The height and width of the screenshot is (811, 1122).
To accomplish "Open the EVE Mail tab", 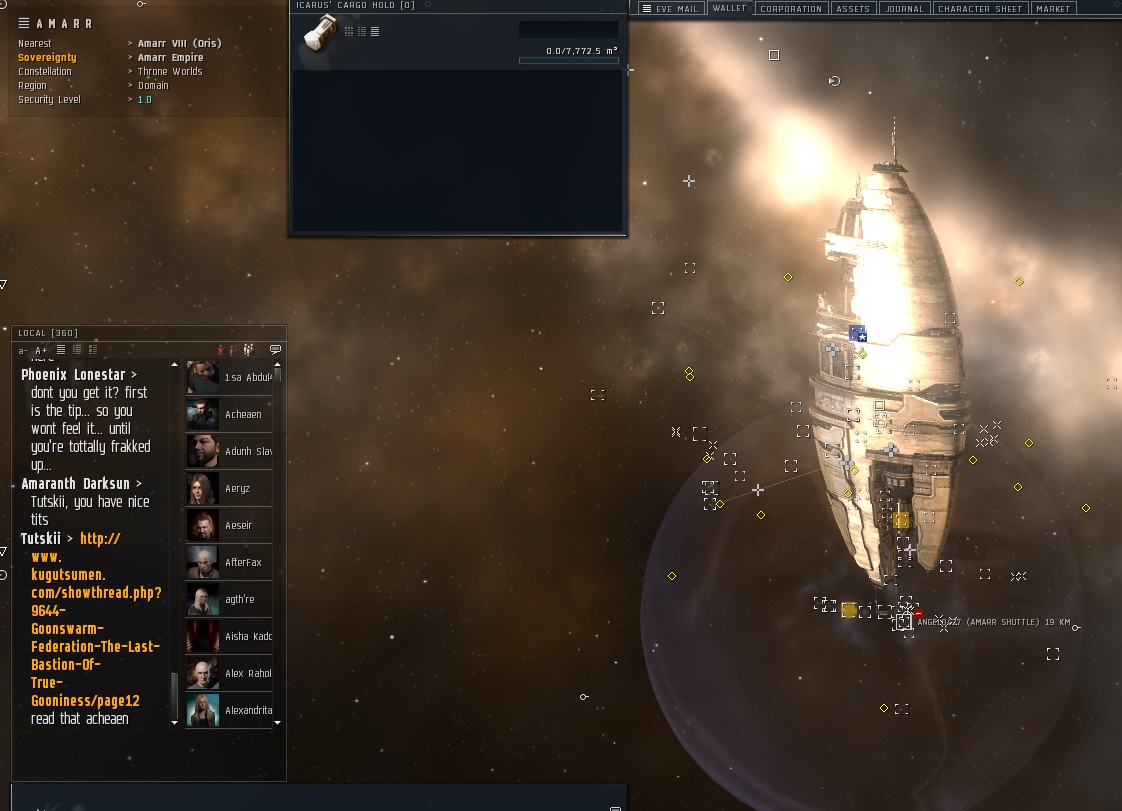I will click(670, 9).
